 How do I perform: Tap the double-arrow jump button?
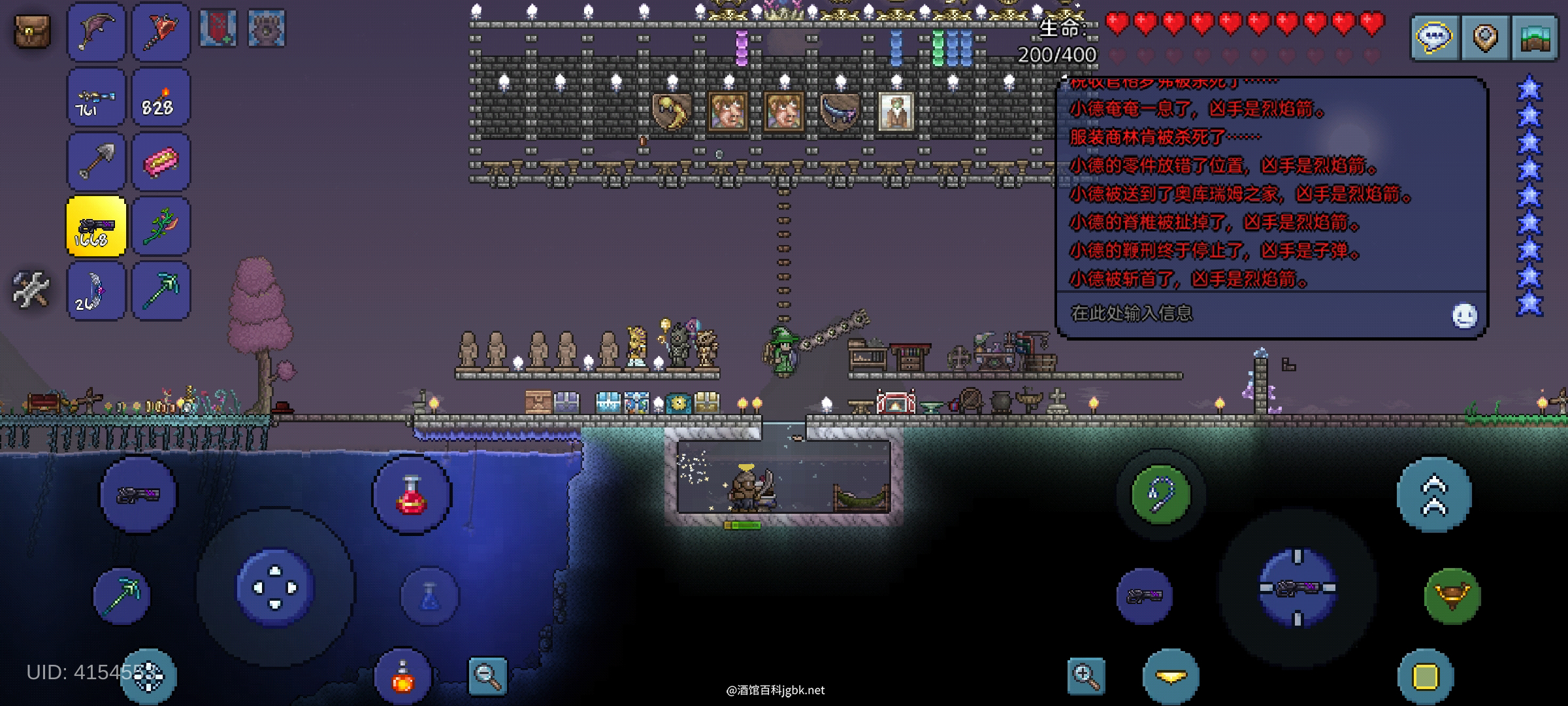pos(1433,495)
